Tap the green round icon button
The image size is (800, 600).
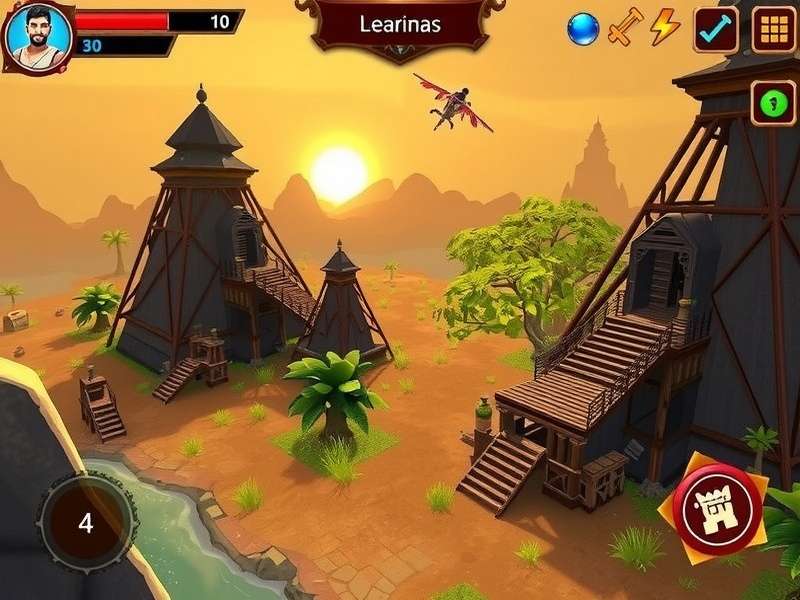point(773,102)
